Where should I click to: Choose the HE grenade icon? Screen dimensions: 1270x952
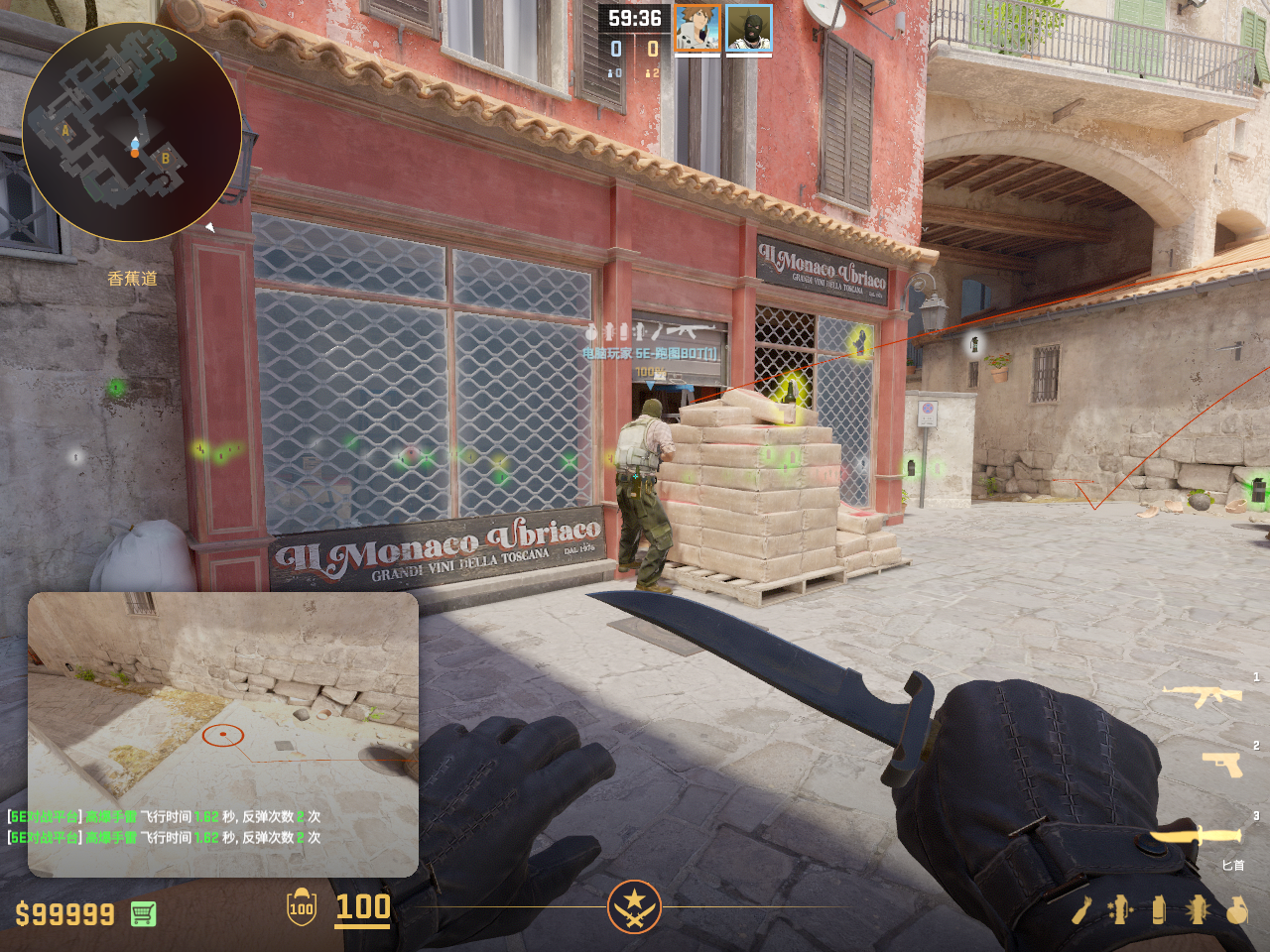click(x=1236, y=909)
